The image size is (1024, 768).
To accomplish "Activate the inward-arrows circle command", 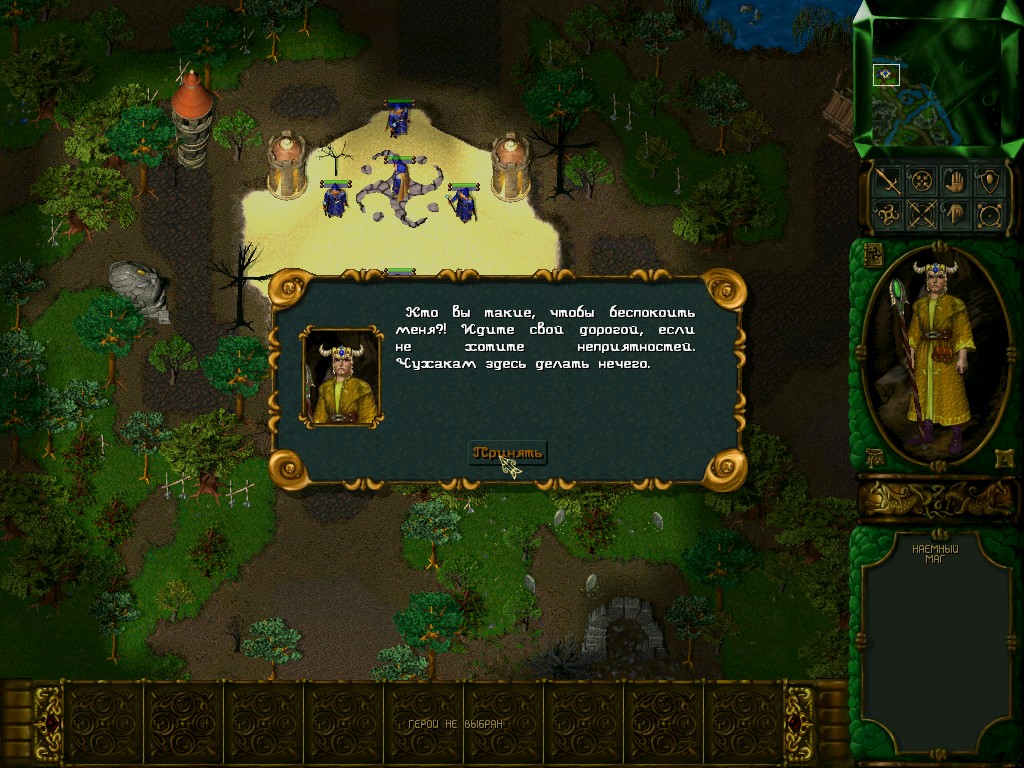I will pos(921,181).
